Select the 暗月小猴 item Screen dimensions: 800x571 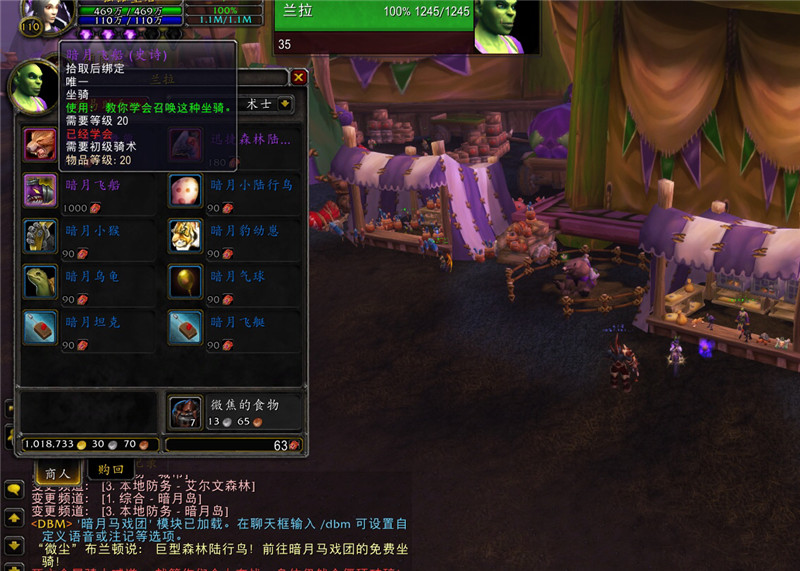41,237
